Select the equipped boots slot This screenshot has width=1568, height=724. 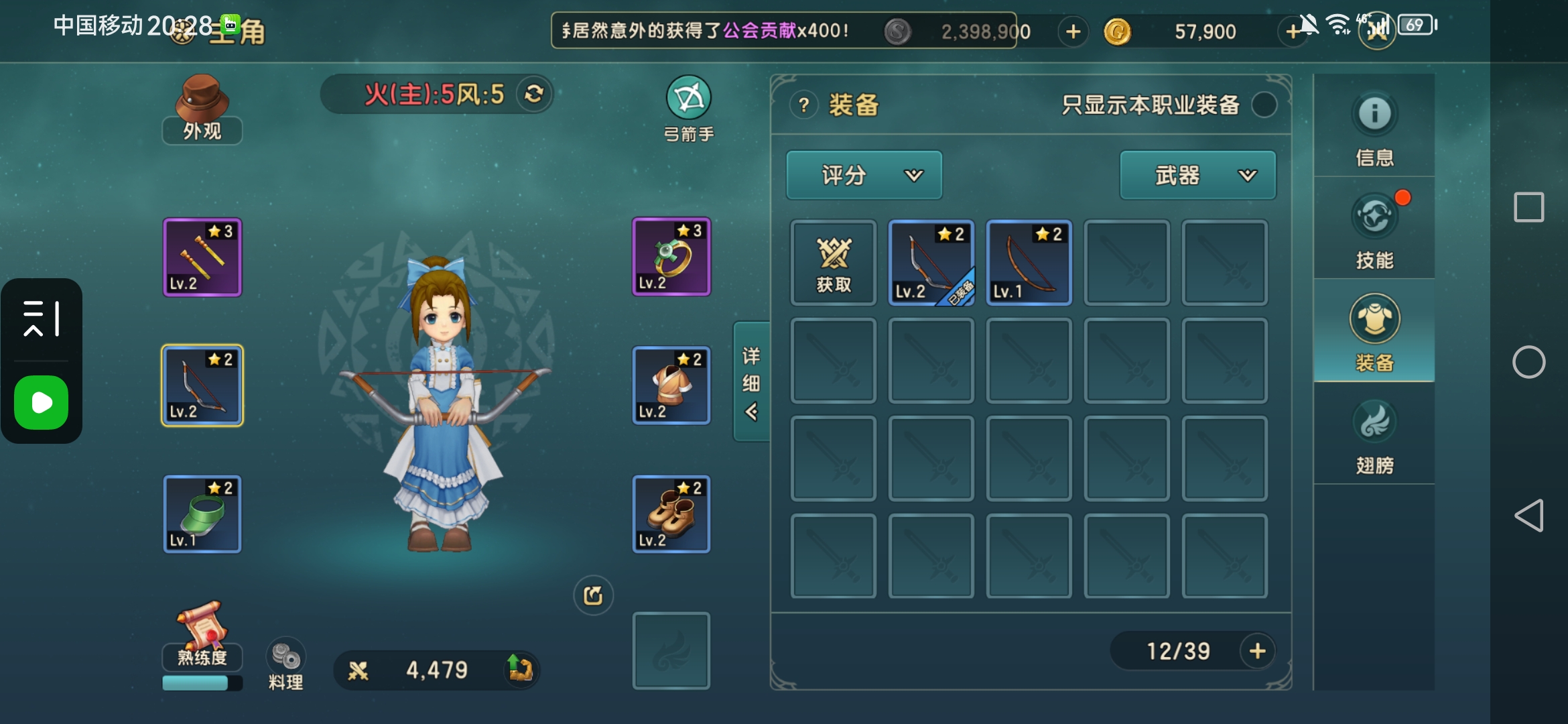pyautogui.click(x=671, y=514)
